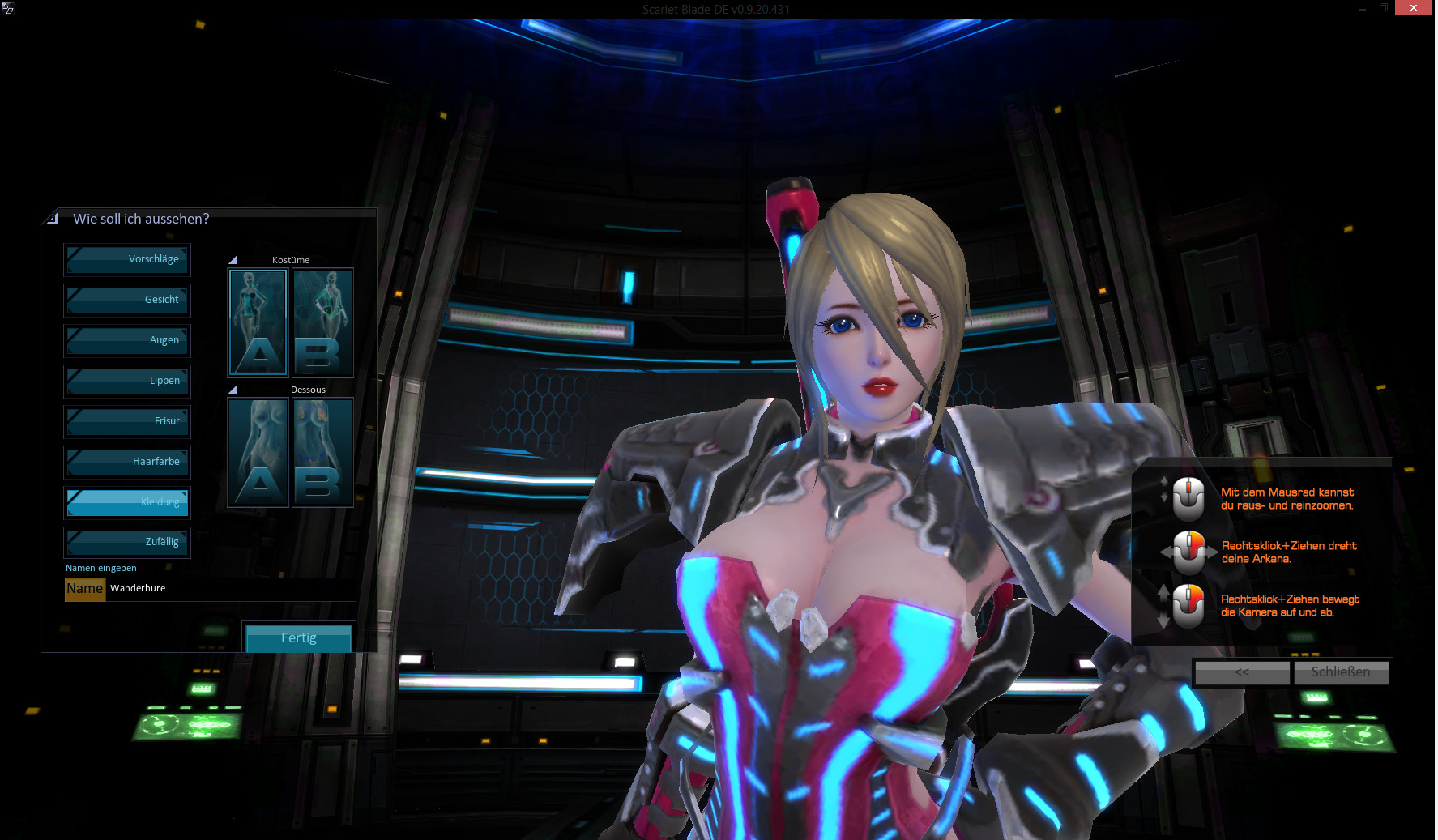Switch to the Kleidung category
This screenshot has height=840, width=1438.
click(x=127, y=503)
